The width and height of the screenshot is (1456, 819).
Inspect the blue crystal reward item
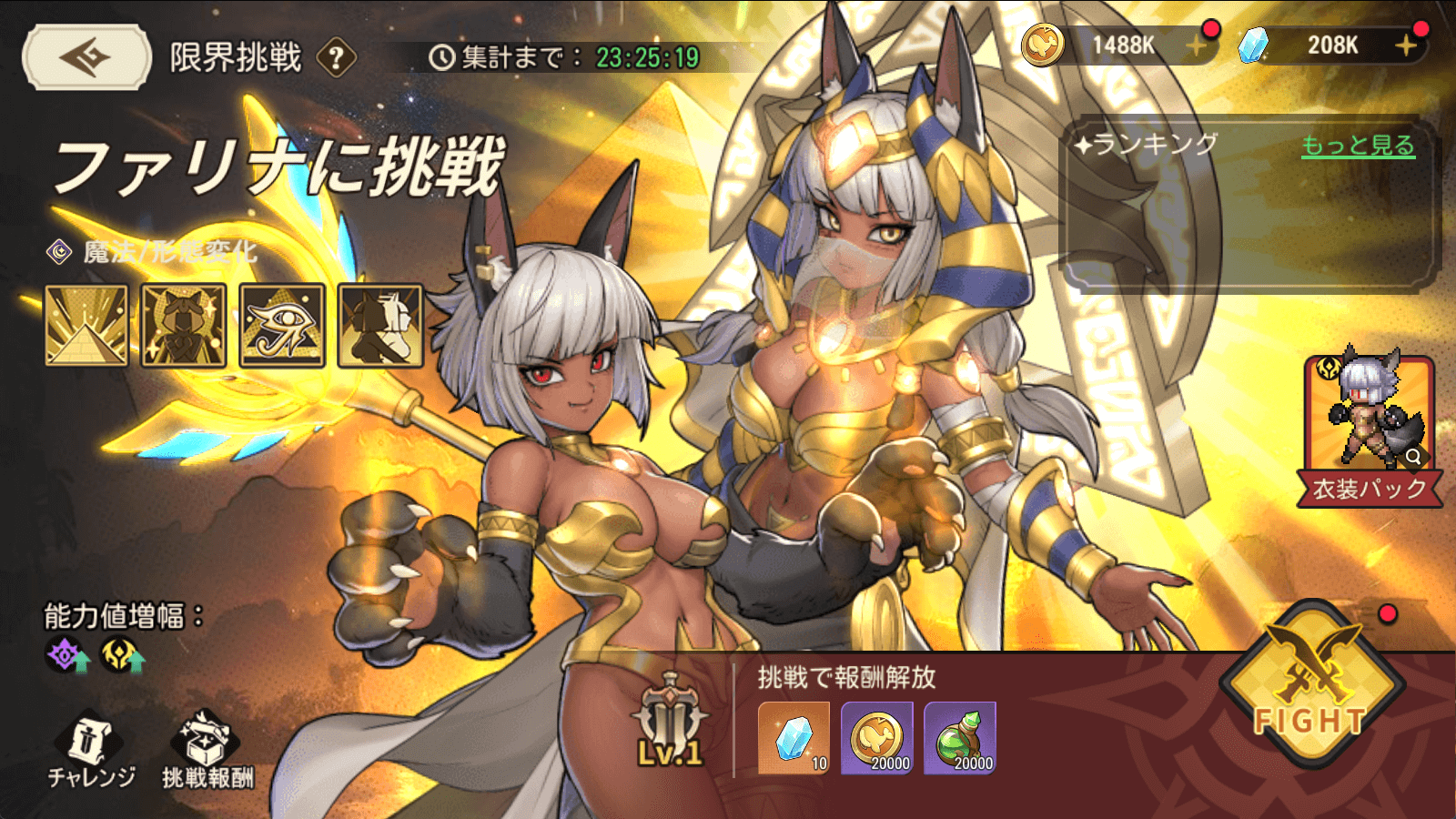click(x=794, y=738)
